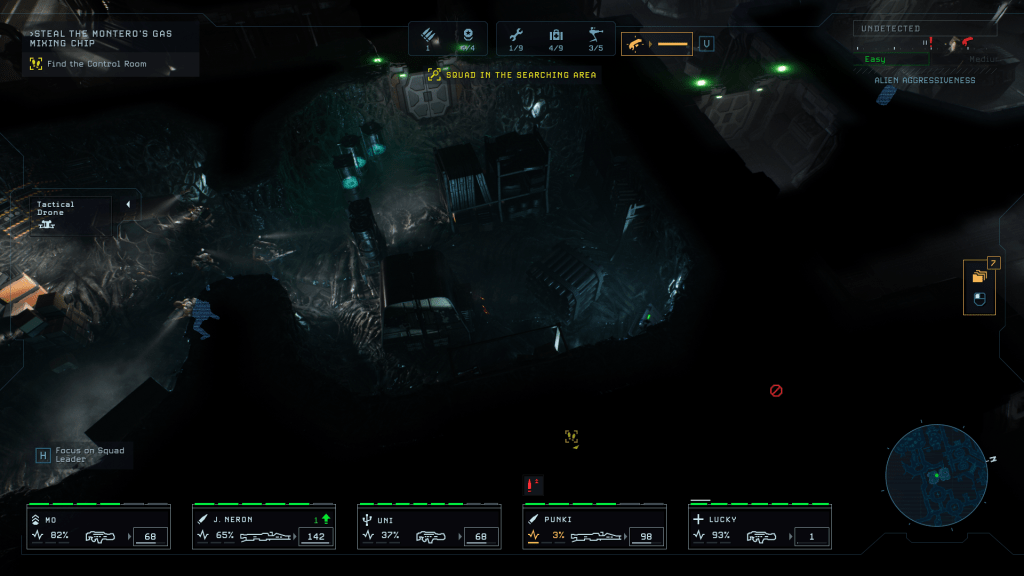This screenshot has width=1024, height=576.
Task: Open the datapad folders icon
Action: (979, 276)
